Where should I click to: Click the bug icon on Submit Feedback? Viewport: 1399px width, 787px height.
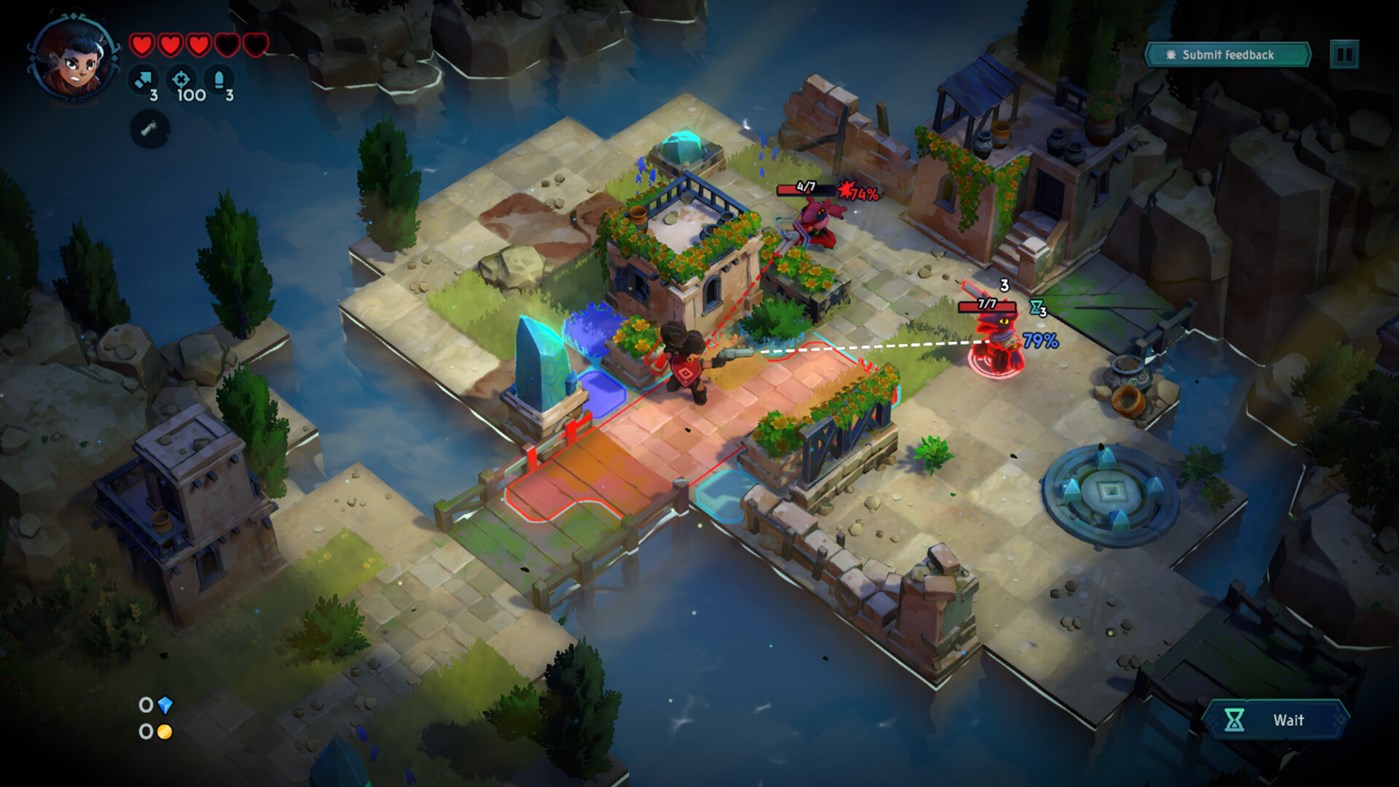click(1170, 55)
